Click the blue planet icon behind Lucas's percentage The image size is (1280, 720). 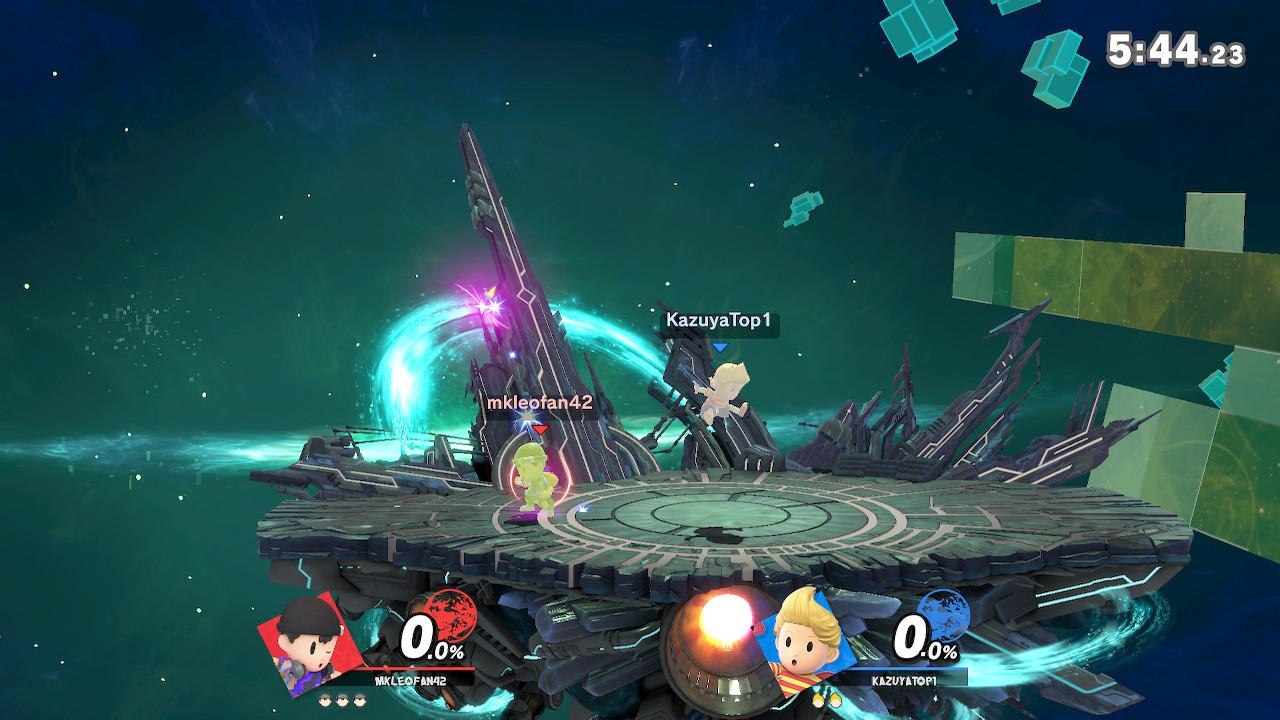(x=943, y=616)
